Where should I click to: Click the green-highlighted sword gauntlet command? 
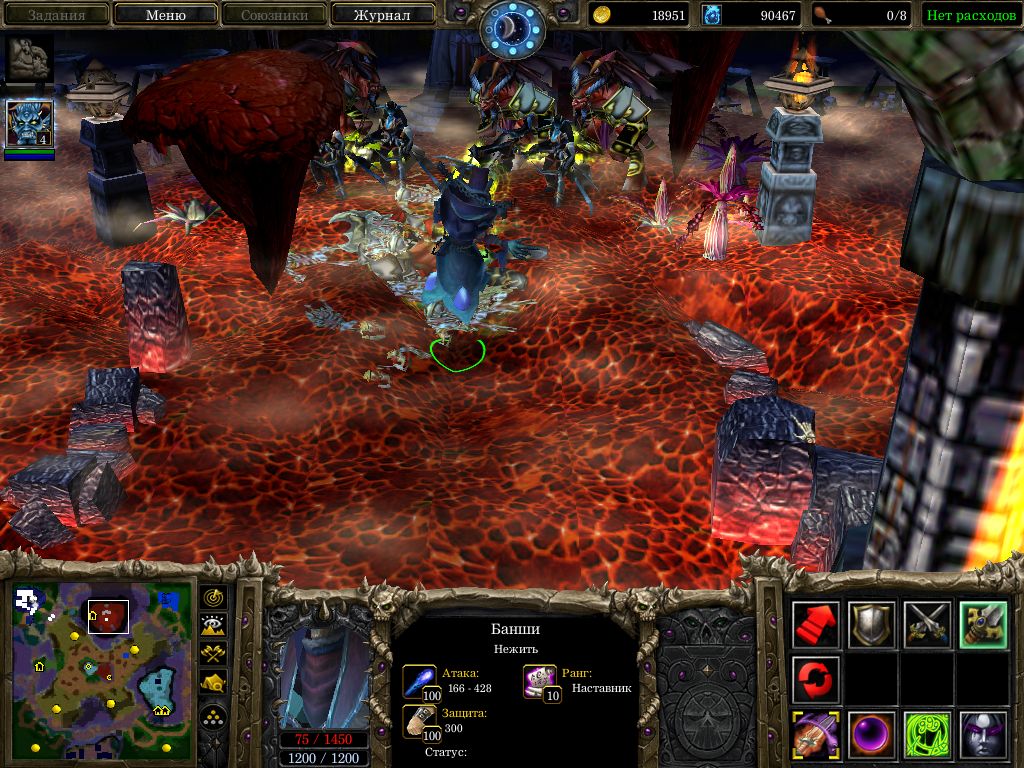tap(982, 625)
